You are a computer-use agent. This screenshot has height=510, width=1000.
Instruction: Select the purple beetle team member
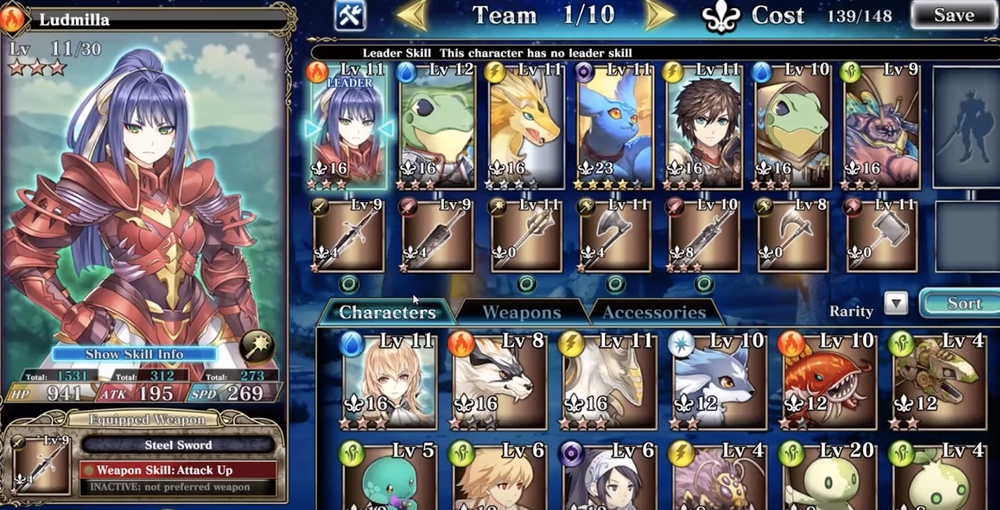click(x=882, y=125)
